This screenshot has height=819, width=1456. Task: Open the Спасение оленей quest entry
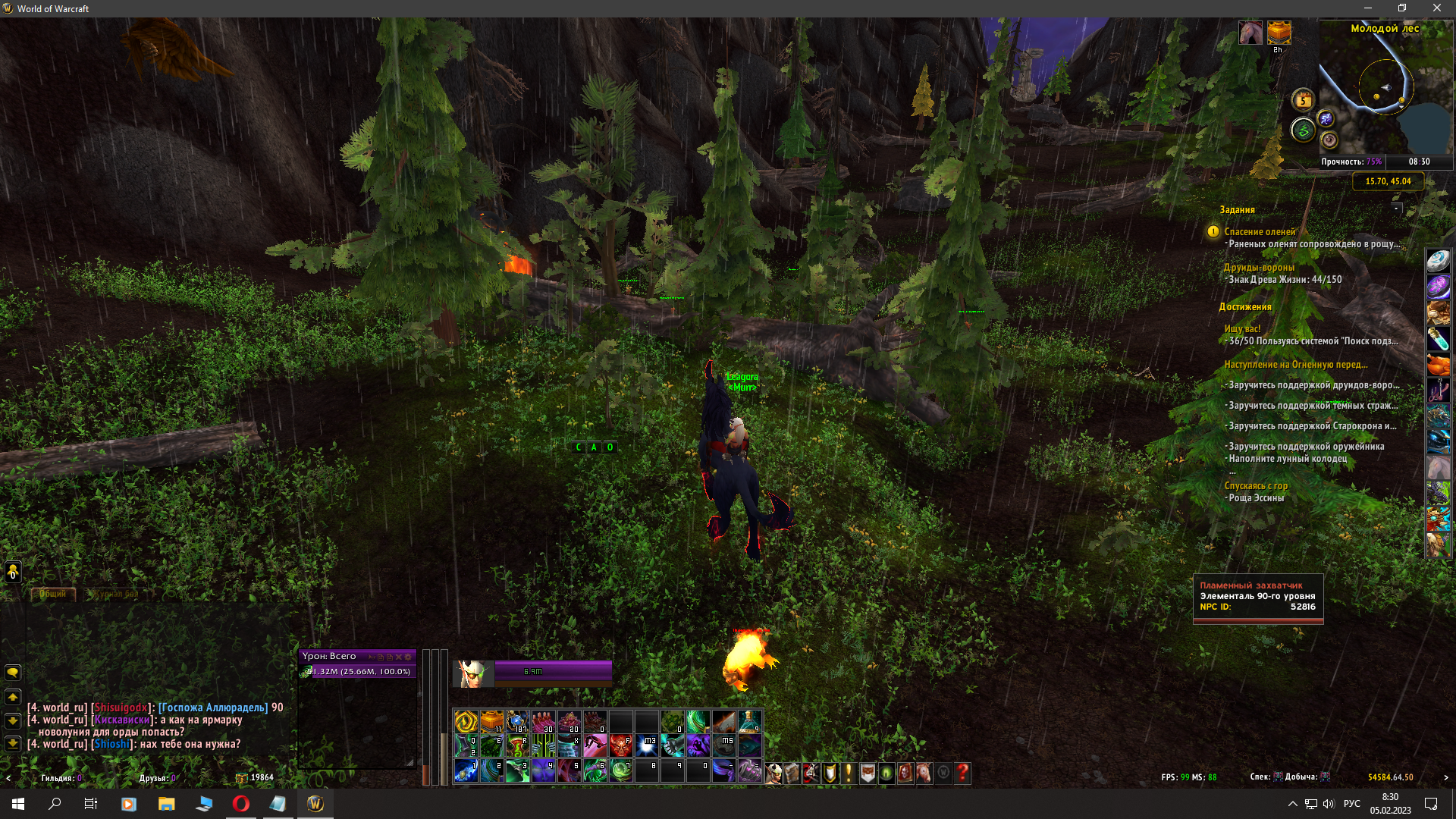(x=1260, y=231)
